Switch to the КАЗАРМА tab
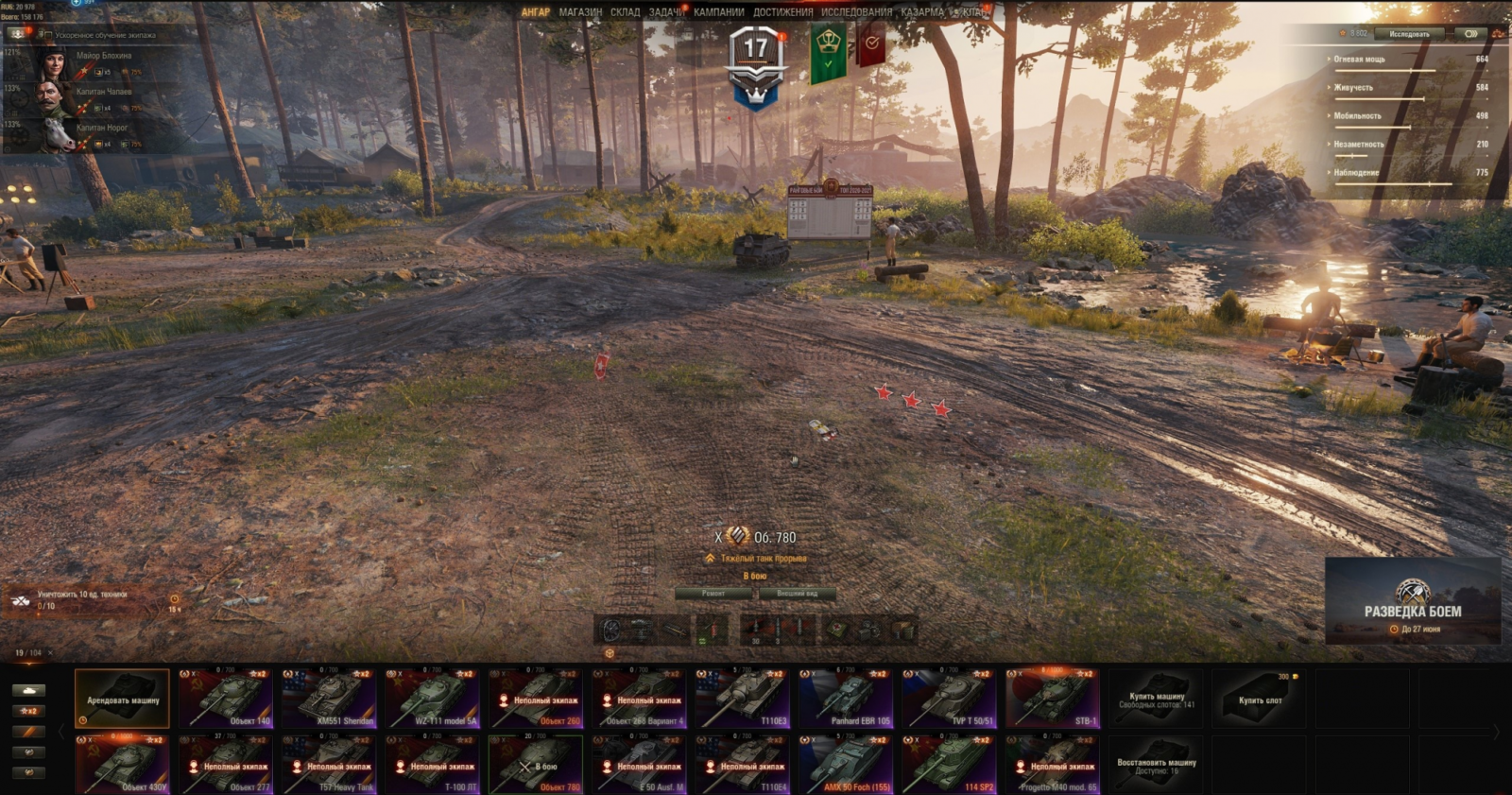The image size is (1512, 795). (922, 12)
